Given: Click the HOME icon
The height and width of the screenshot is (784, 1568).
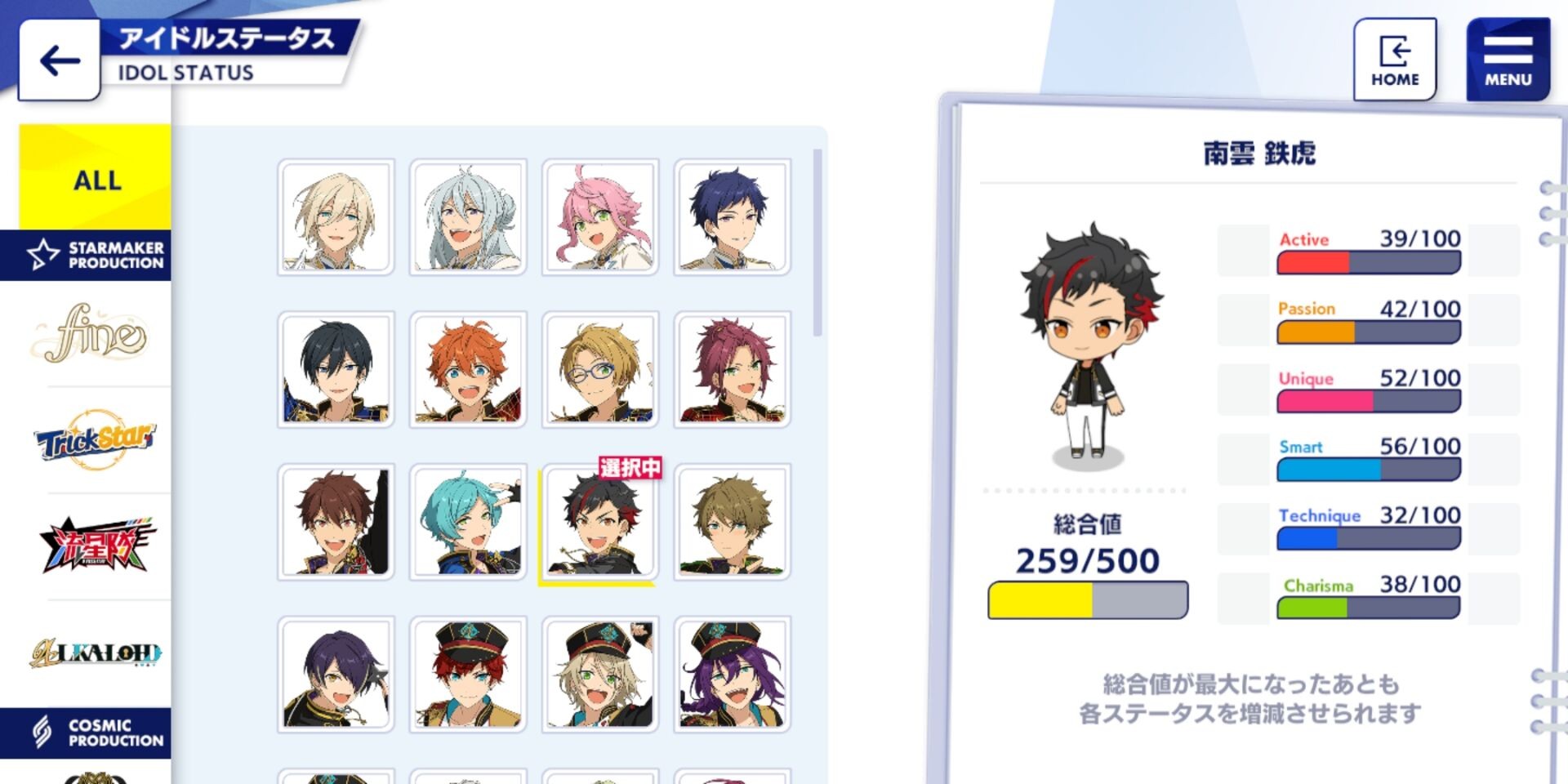Looking at the screenshot, I should [1395, 51].
